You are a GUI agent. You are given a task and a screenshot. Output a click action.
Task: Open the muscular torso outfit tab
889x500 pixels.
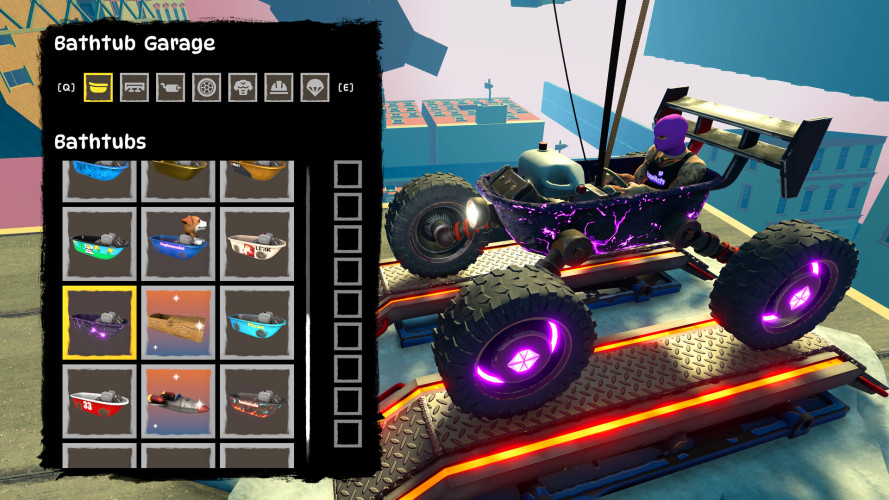click(243, 87)
